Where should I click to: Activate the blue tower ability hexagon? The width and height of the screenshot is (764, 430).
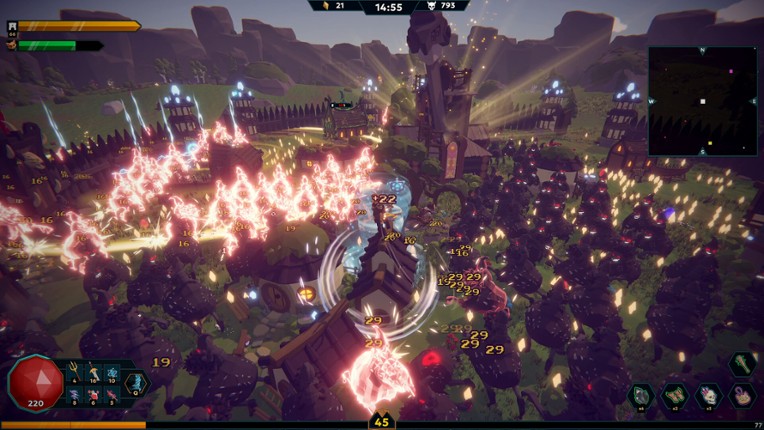coord(135,383)
